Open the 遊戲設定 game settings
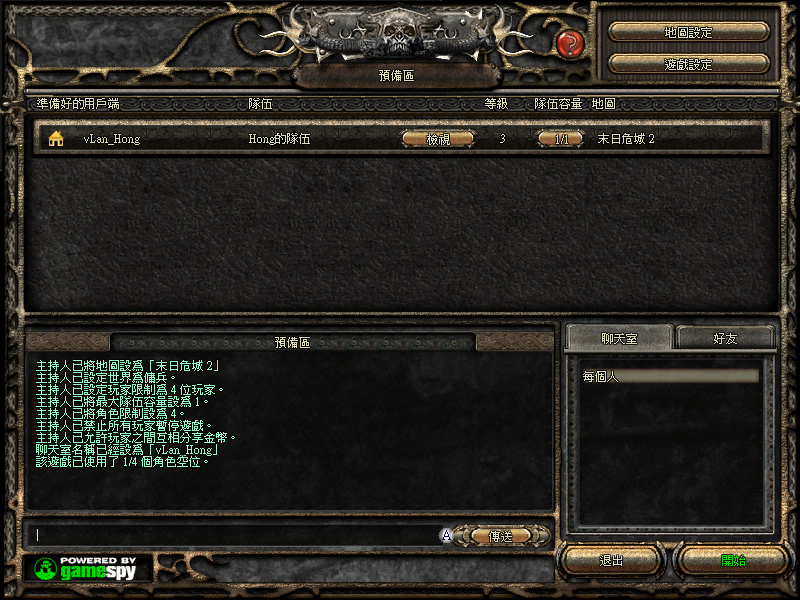Image resolution: width=800 pixels, height=600 pixels. [x=688, y=64]
